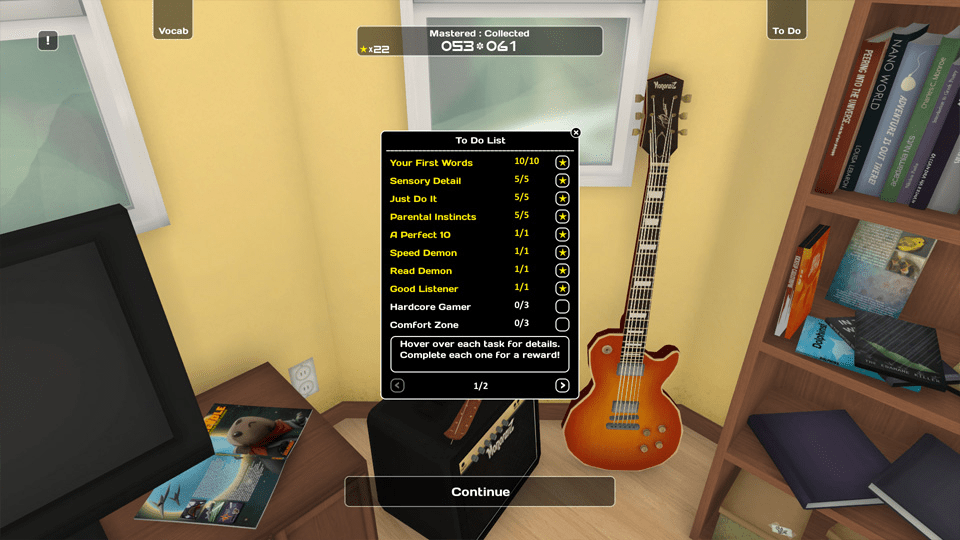The height and width of the screenshot is (540, 960).
Task: Select the Comfort Zone task
Action: tap(424, 325)
